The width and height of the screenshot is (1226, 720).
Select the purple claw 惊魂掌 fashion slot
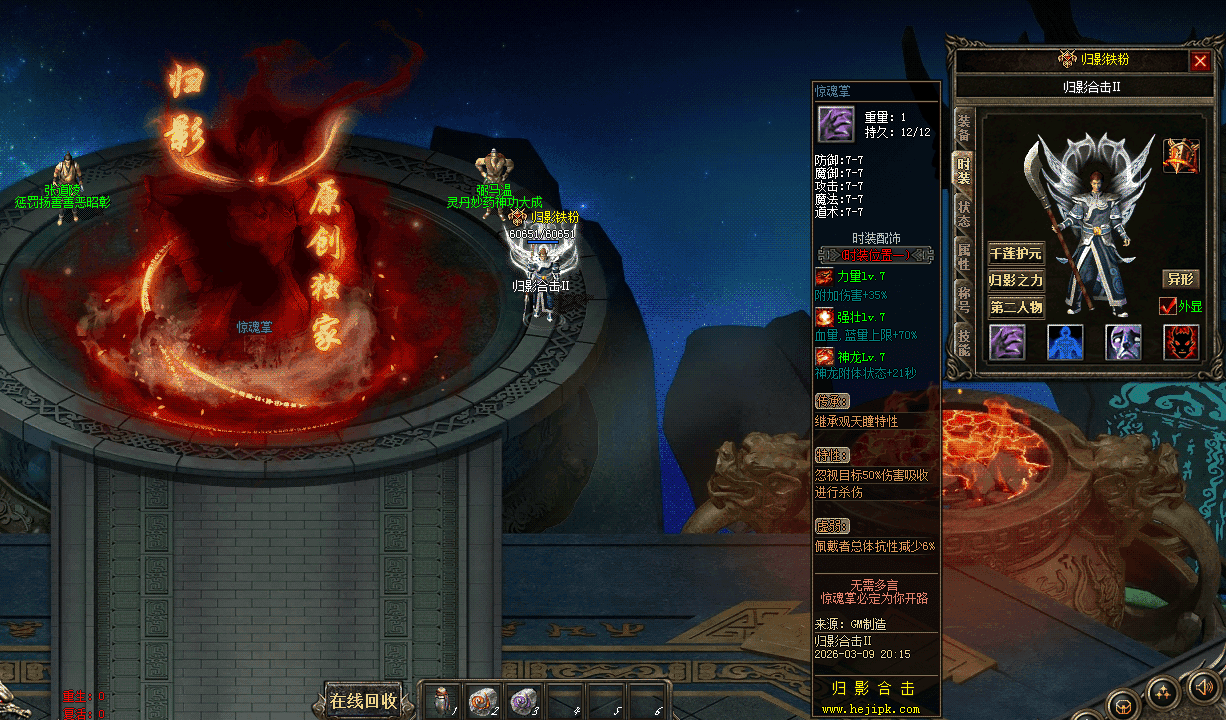point(1007,342)
